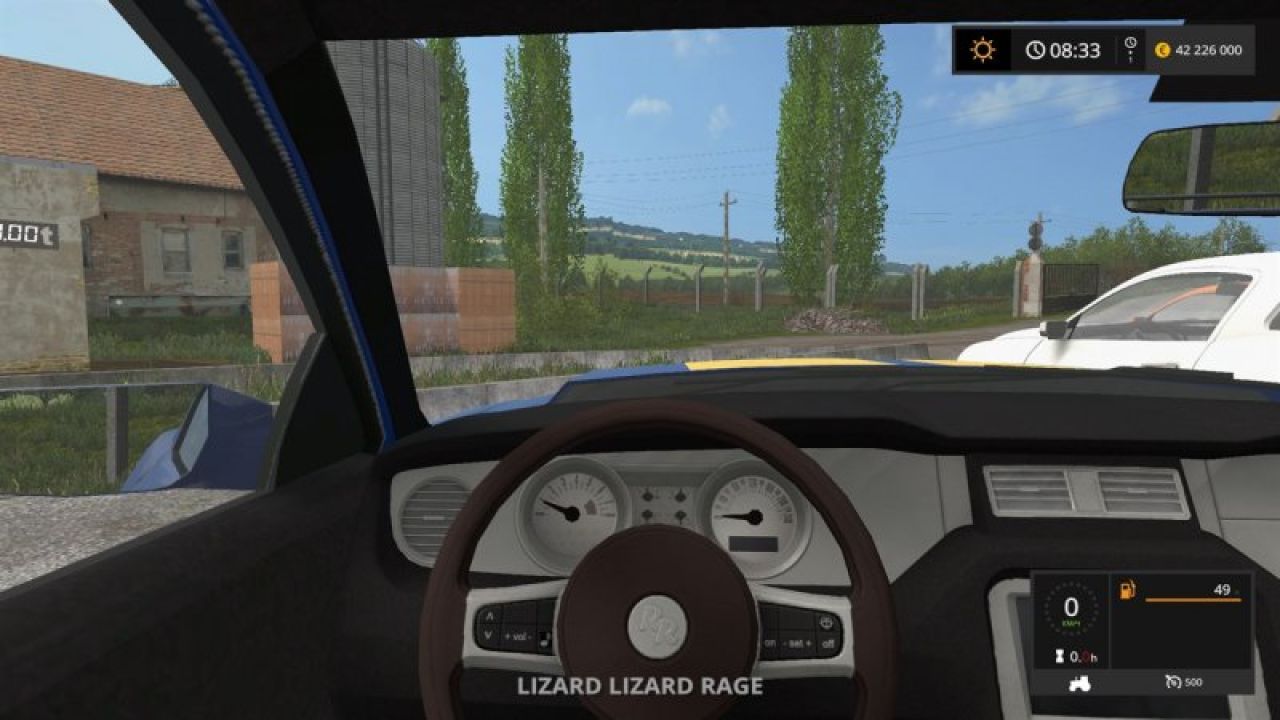
Task: Click the cruise control speed icon
Action: tap(1173, 682)
